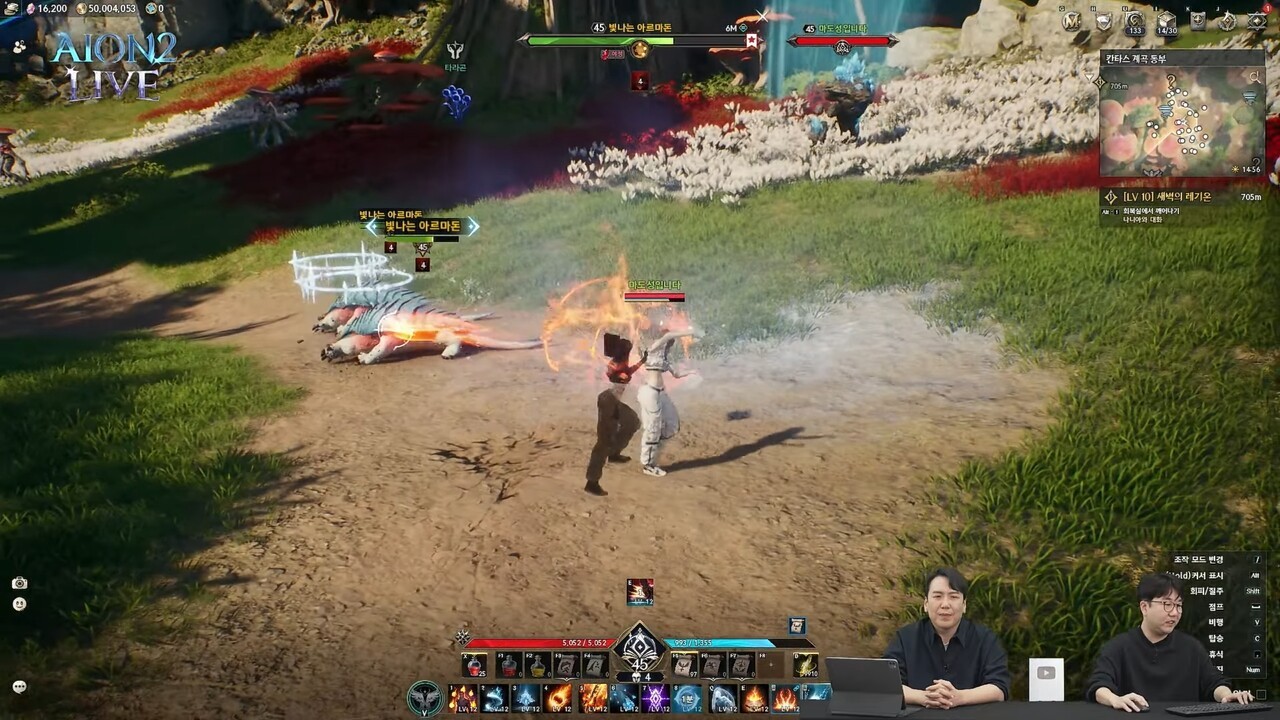The image size is (1280, 720).
Task: Cast the flame pillars skill in slot 1
Action: (x=462, y=697)
